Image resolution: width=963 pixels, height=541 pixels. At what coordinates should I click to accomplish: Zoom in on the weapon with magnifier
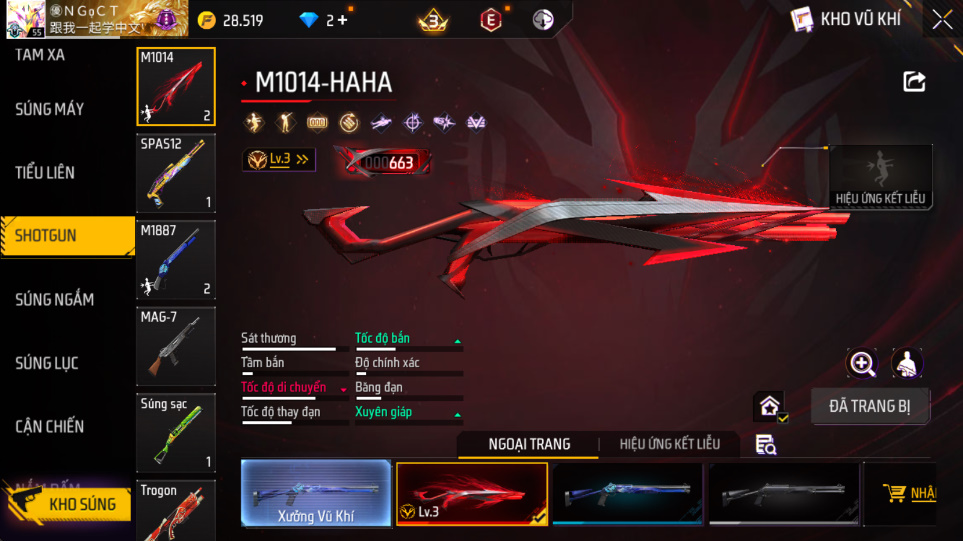[862, 364]
